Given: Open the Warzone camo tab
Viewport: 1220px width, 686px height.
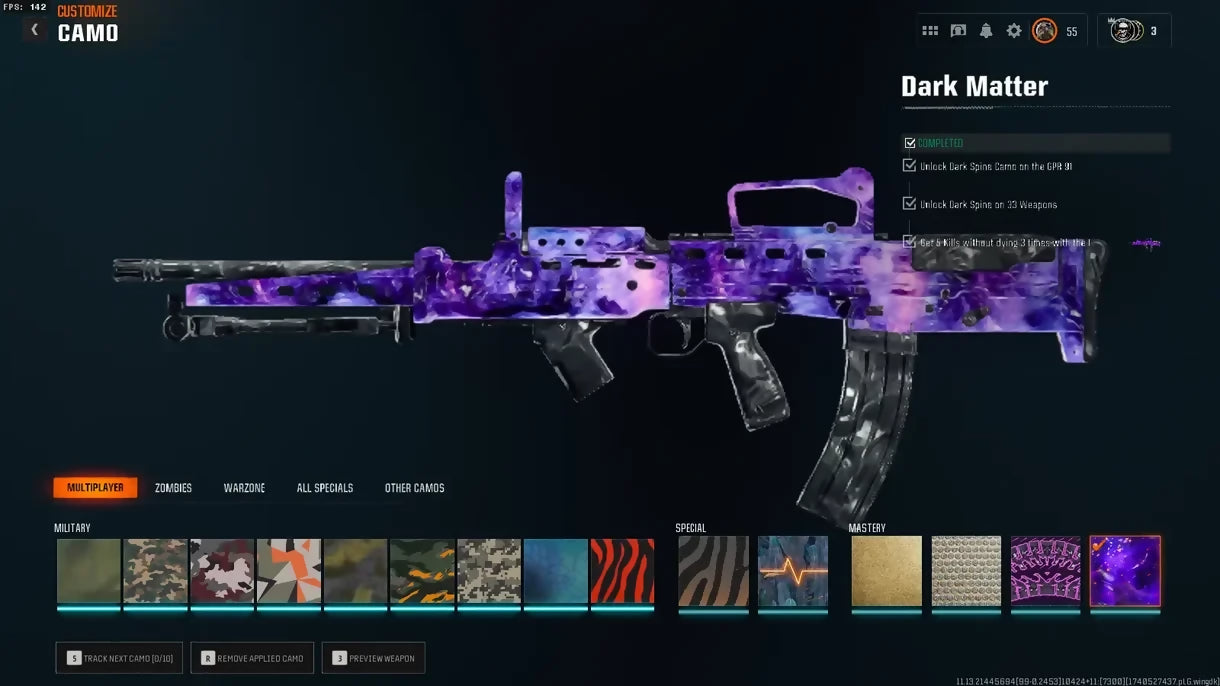Looking at the screenshot, I should [x=244, y=488].
